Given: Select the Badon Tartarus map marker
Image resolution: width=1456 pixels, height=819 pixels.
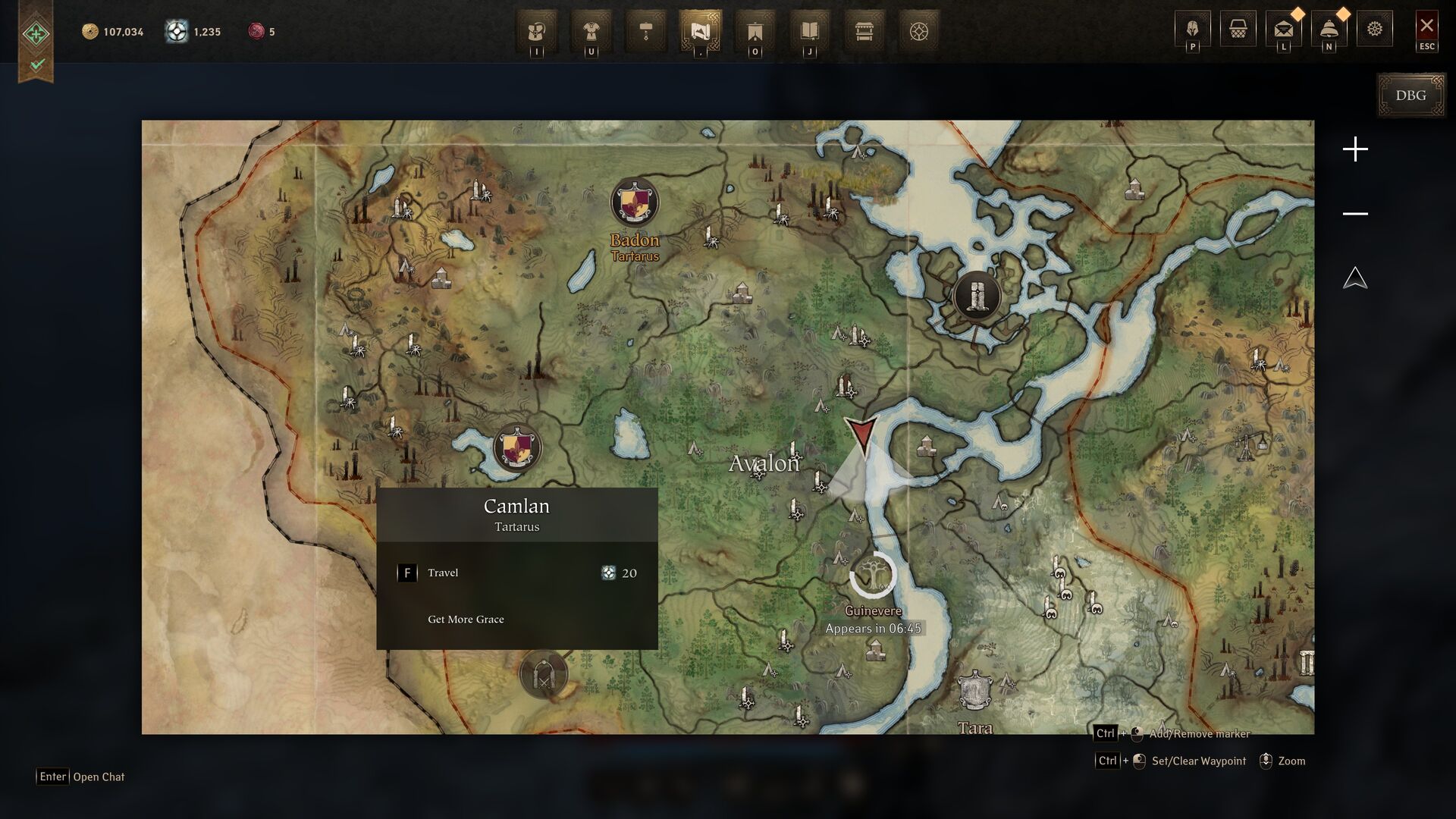Looking at the screenshot, I should (635, 202).
